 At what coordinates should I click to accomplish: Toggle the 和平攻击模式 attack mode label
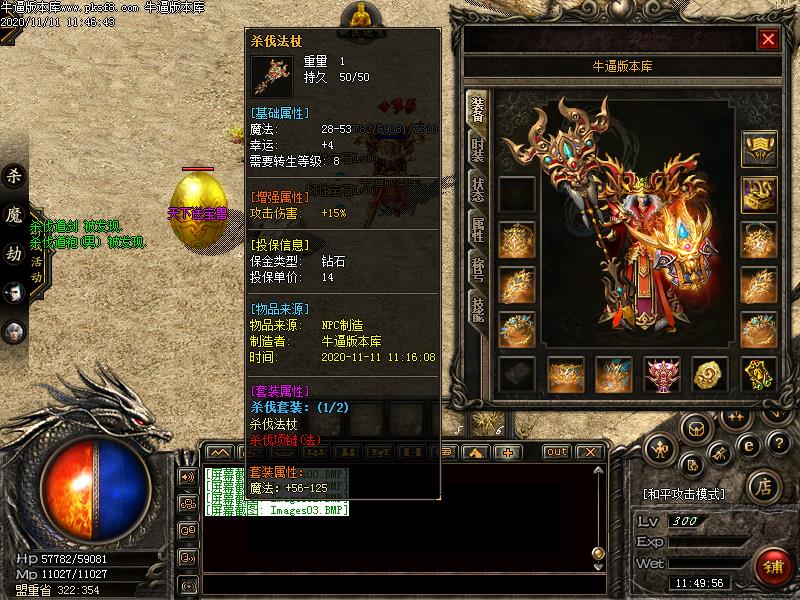click(x=684, y=494)
